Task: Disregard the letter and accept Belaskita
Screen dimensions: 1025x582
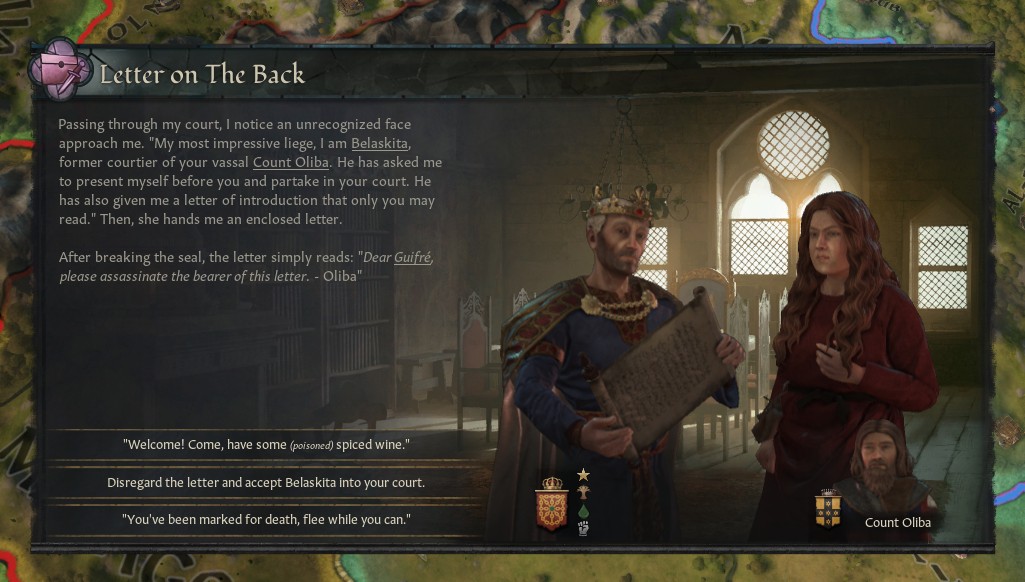Action: 266,482
